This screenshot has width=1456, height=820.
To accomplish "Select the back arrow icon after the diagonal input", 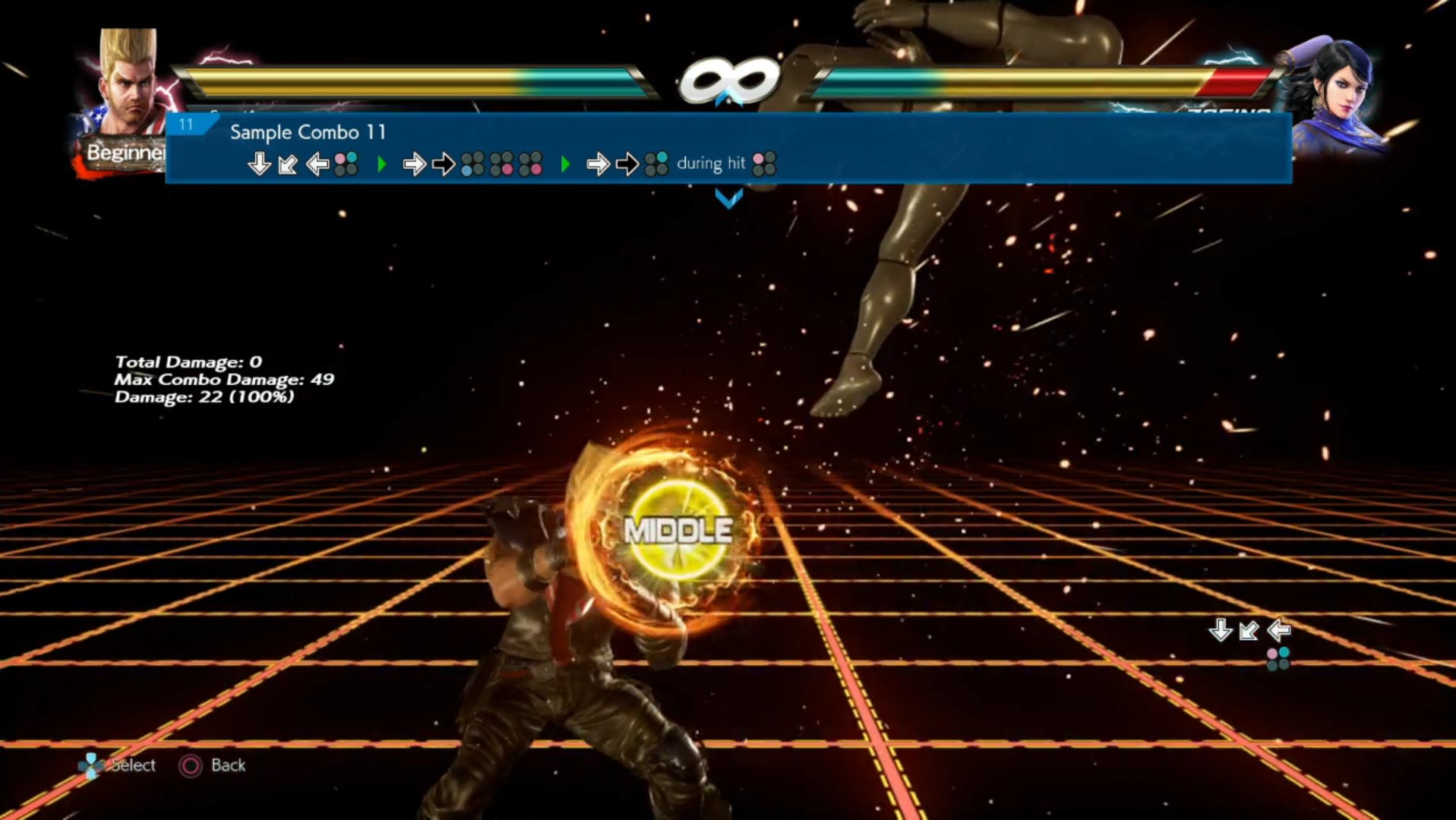I will click(x=316, y=162).
